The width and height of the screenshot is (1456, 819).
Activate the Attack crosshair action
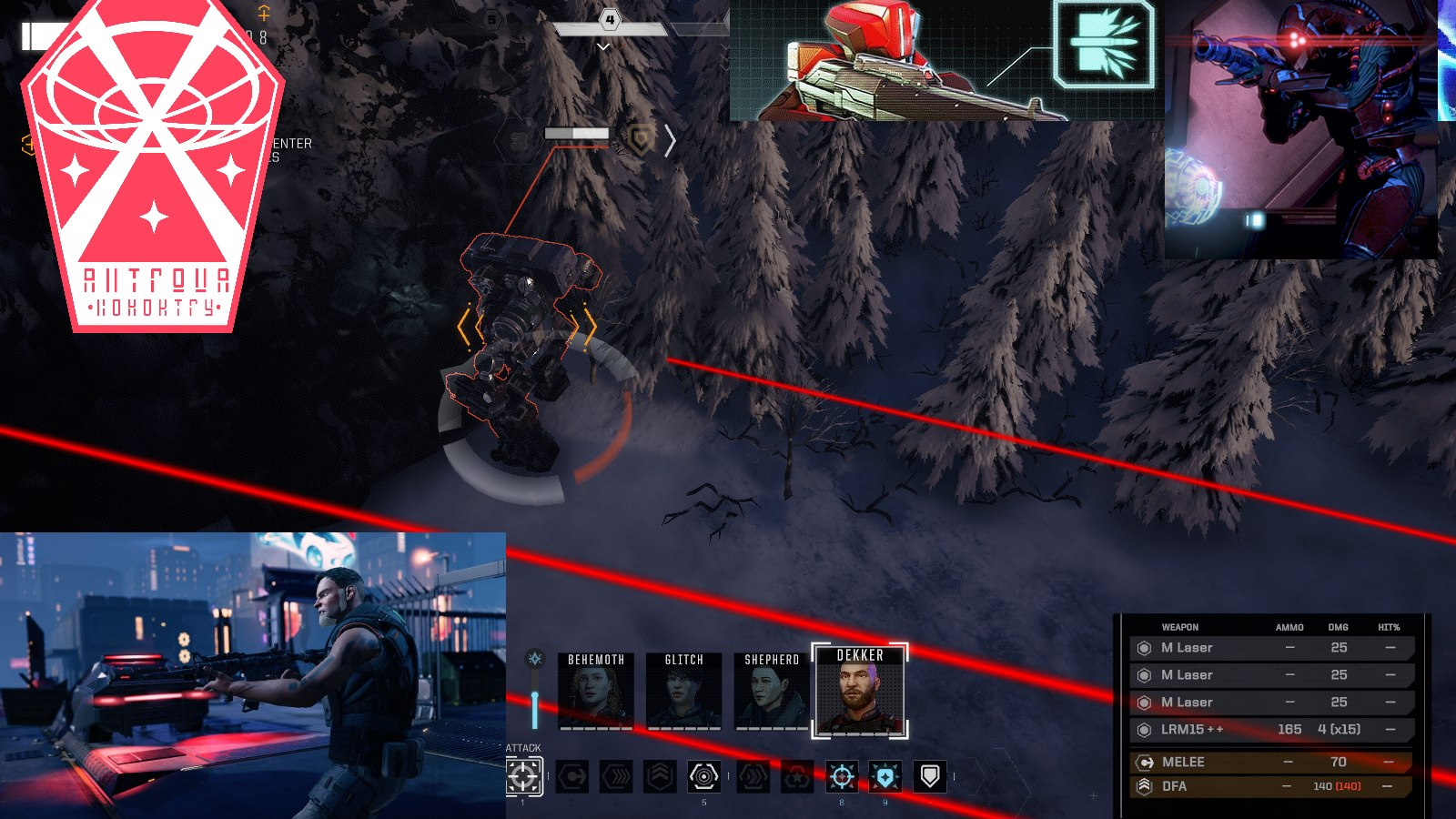tap(523, 776)
